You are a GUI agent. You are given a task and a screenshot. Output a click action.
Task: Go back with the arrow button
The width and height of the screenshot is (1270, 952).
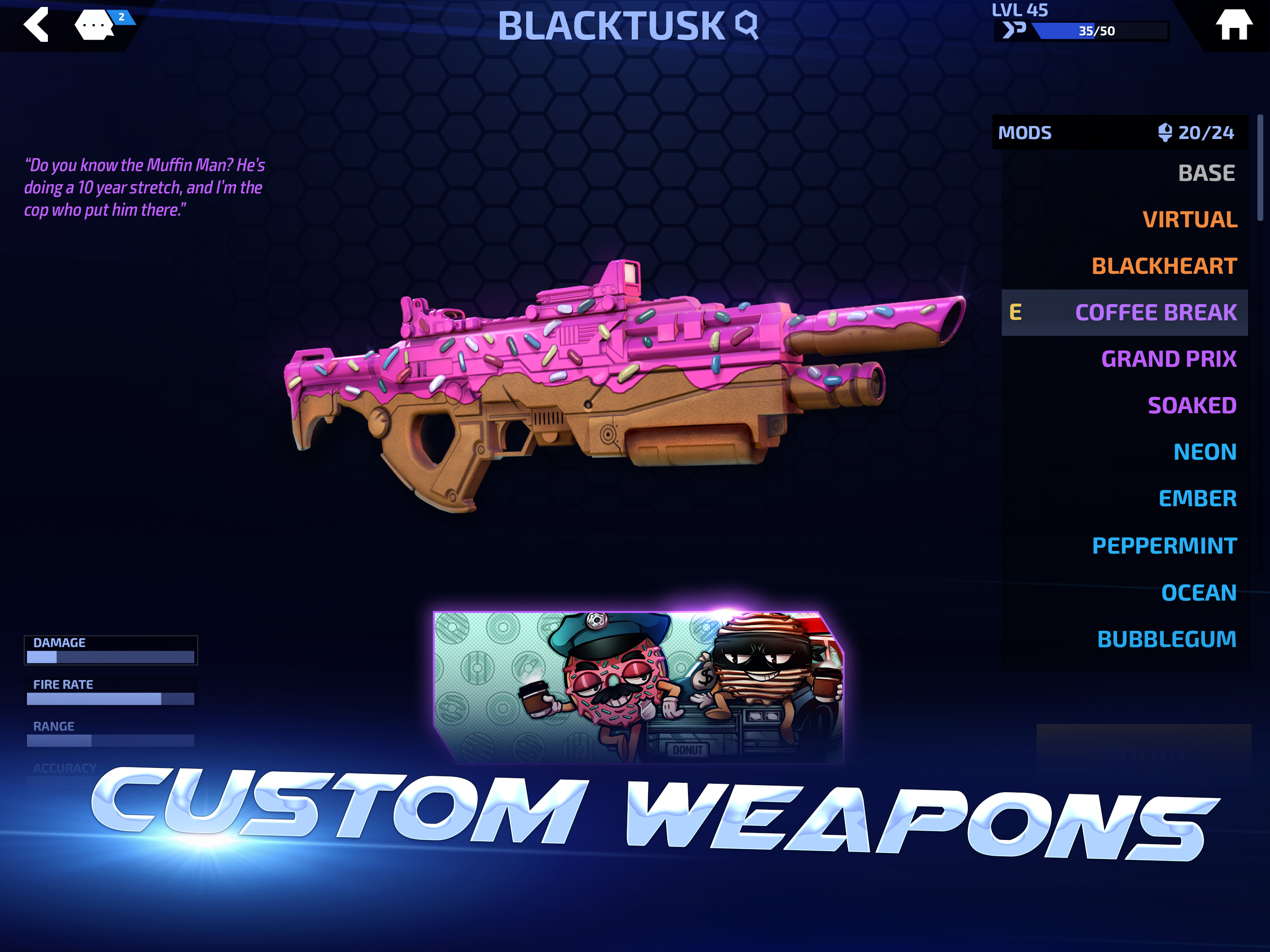(x=36, y=25)
